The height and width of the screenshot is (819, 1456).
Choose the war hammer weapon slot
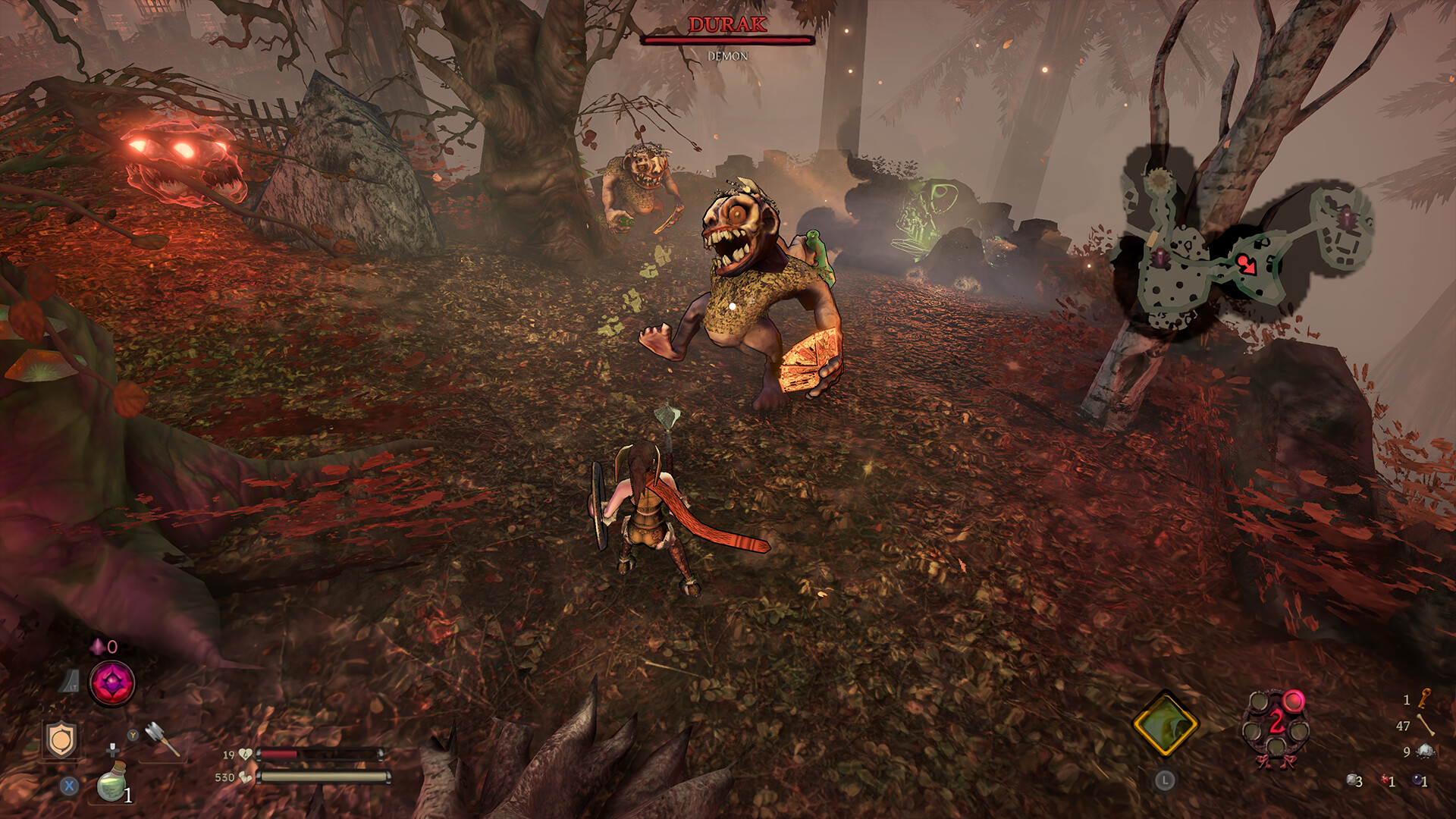point(162,736)
